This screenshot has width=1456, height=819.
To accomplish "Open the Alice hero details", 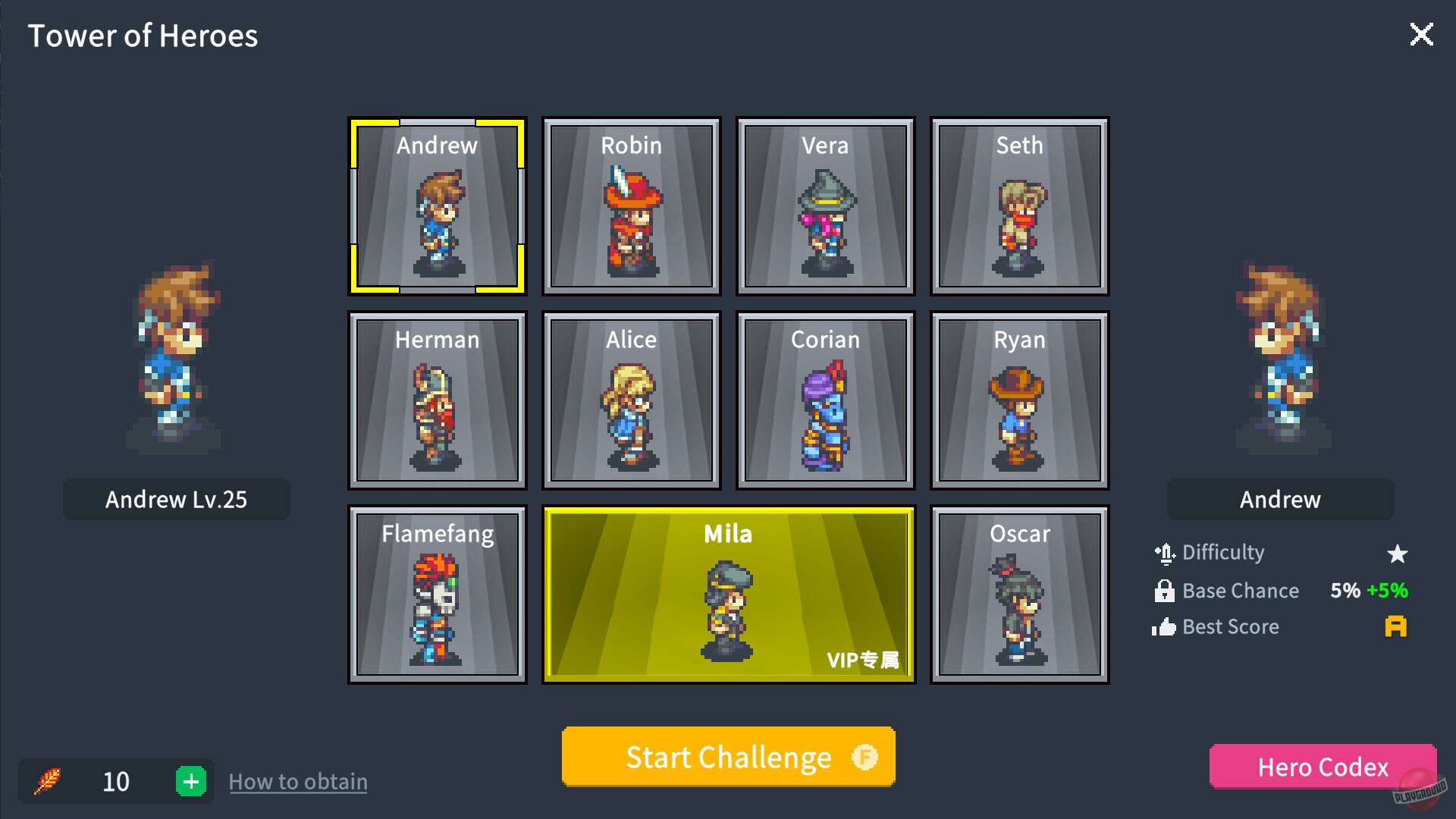I will [x=630, y=400].
